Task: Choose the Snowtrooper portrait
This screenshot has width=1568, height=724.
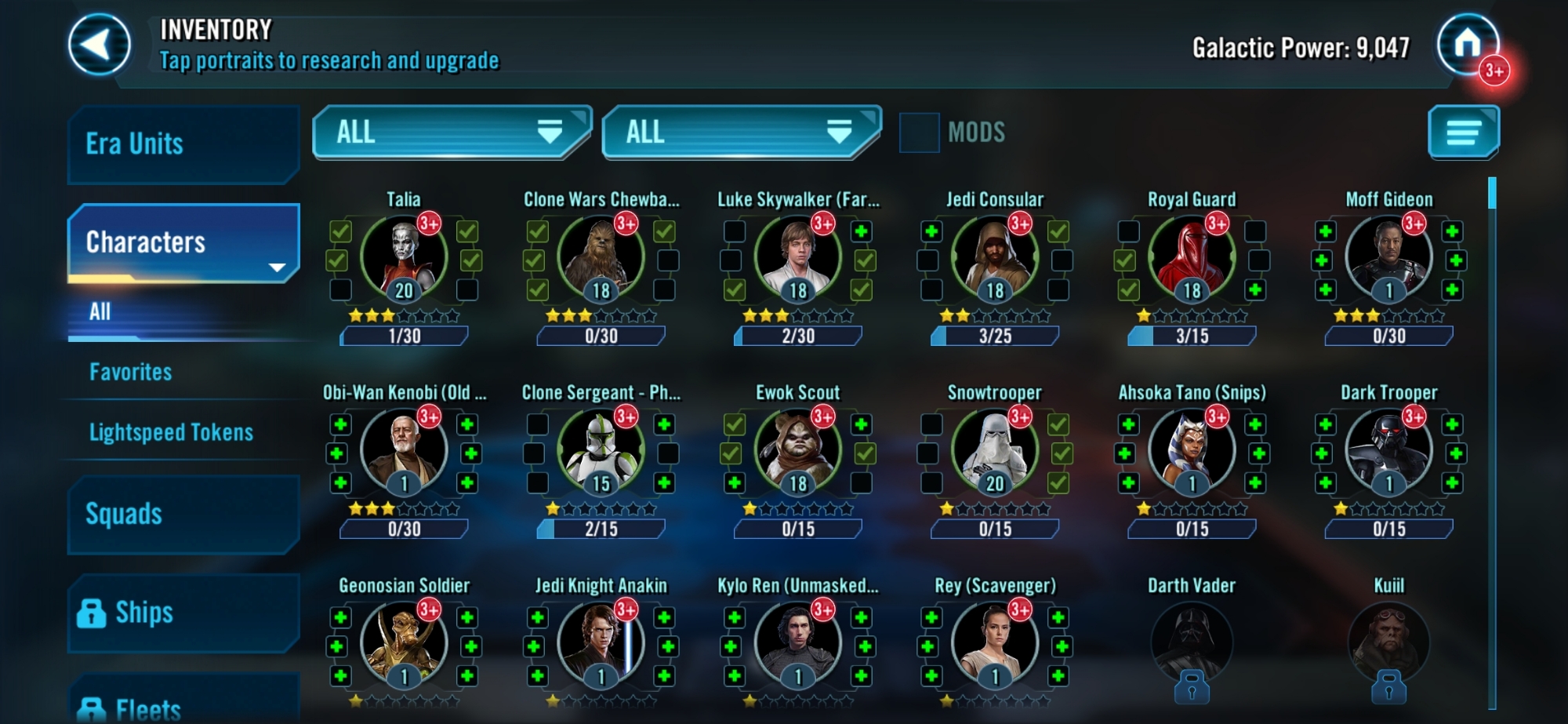Action: pos(995,450)
